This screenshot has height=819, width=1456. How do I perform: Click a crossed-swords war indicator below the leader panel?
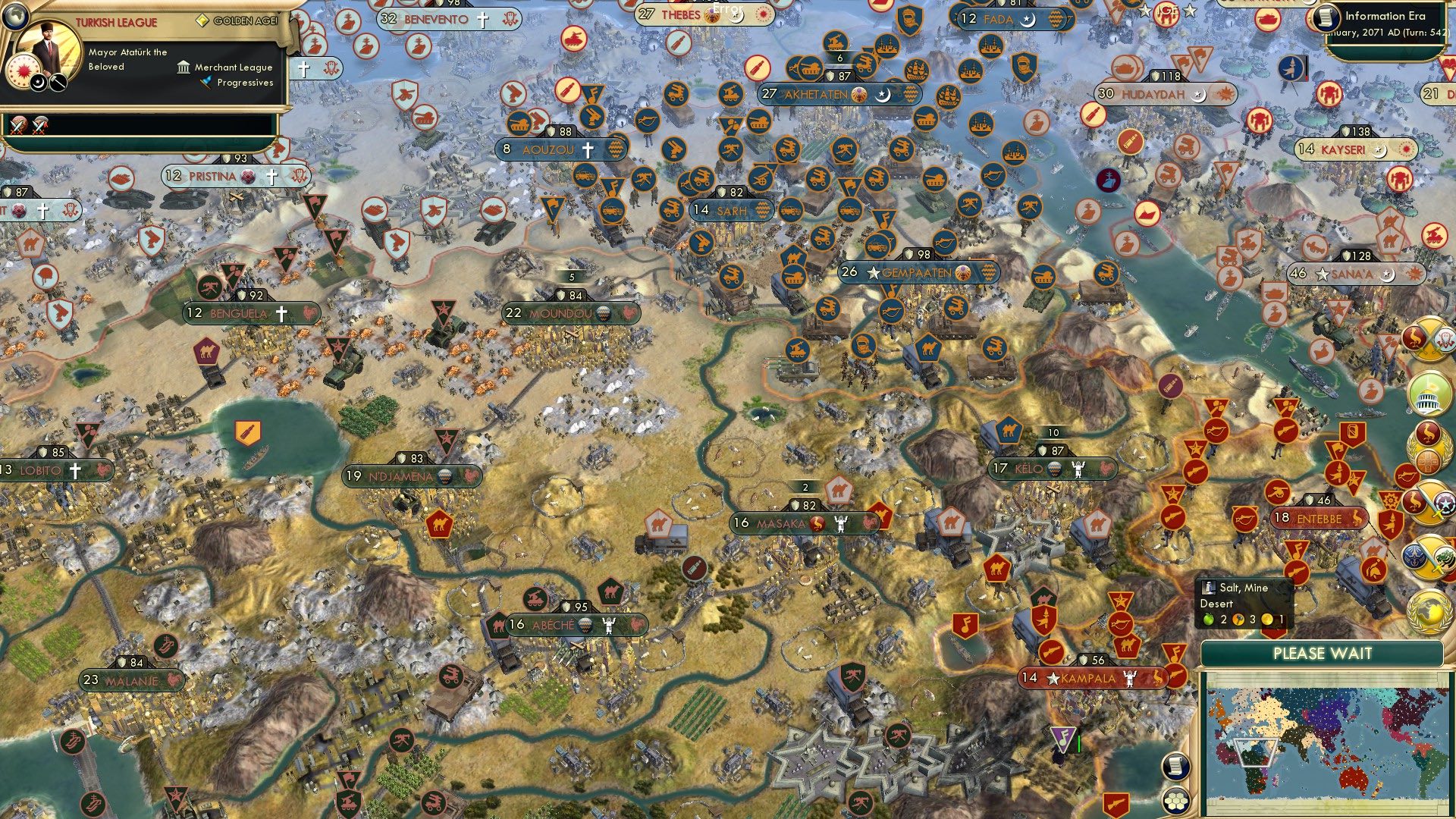click(x=17, y=126)
